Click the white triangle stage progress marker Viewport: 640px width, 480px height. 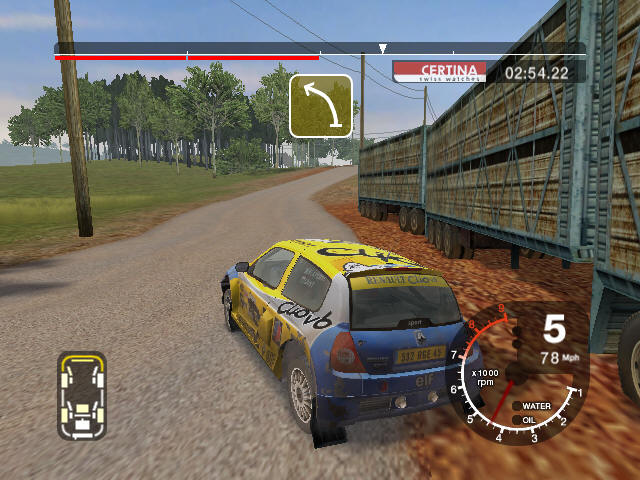point(382,48)
